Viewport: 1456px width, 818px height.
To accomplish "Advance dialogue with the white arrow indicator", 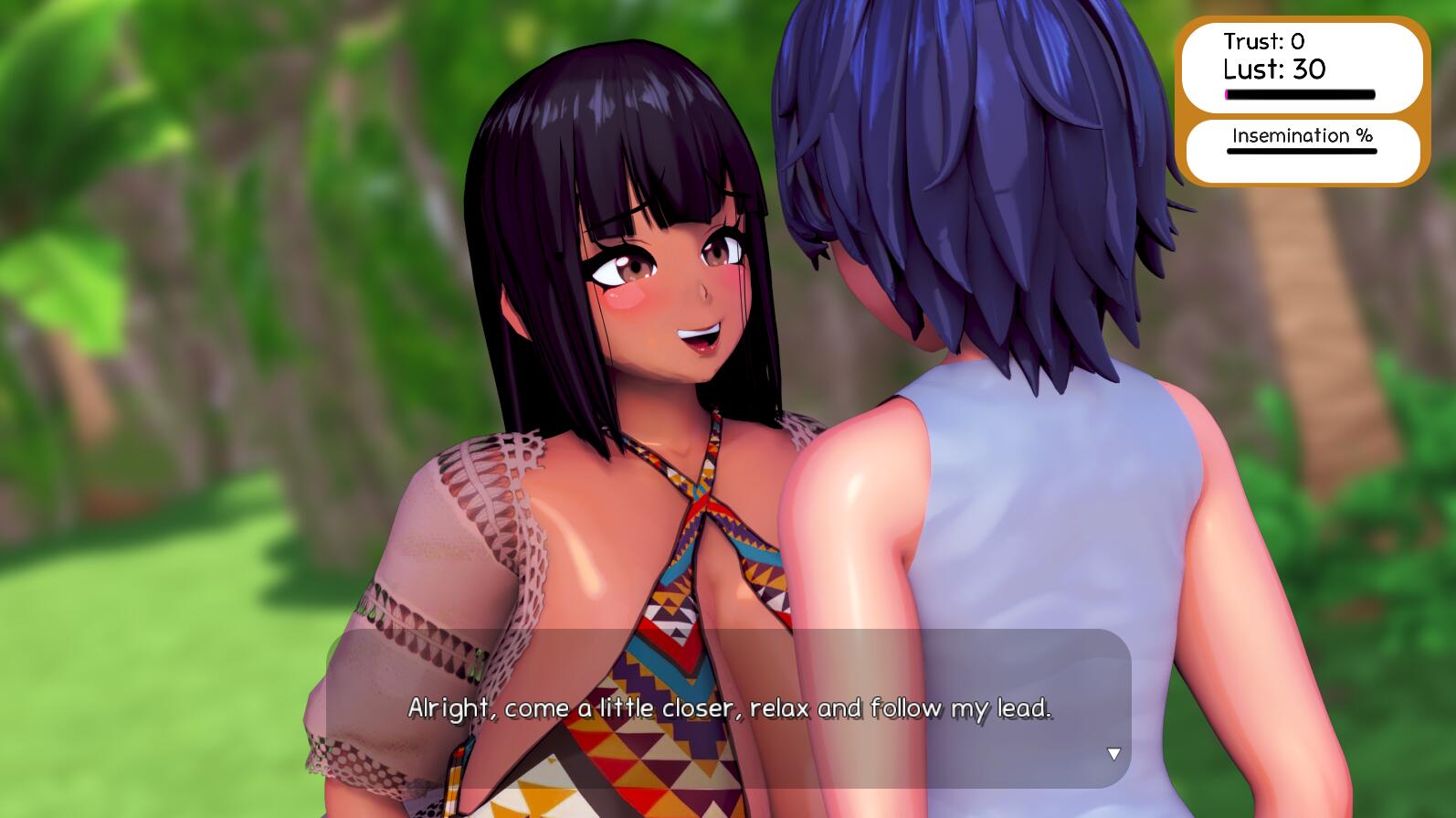I will tap(1113, 754).
